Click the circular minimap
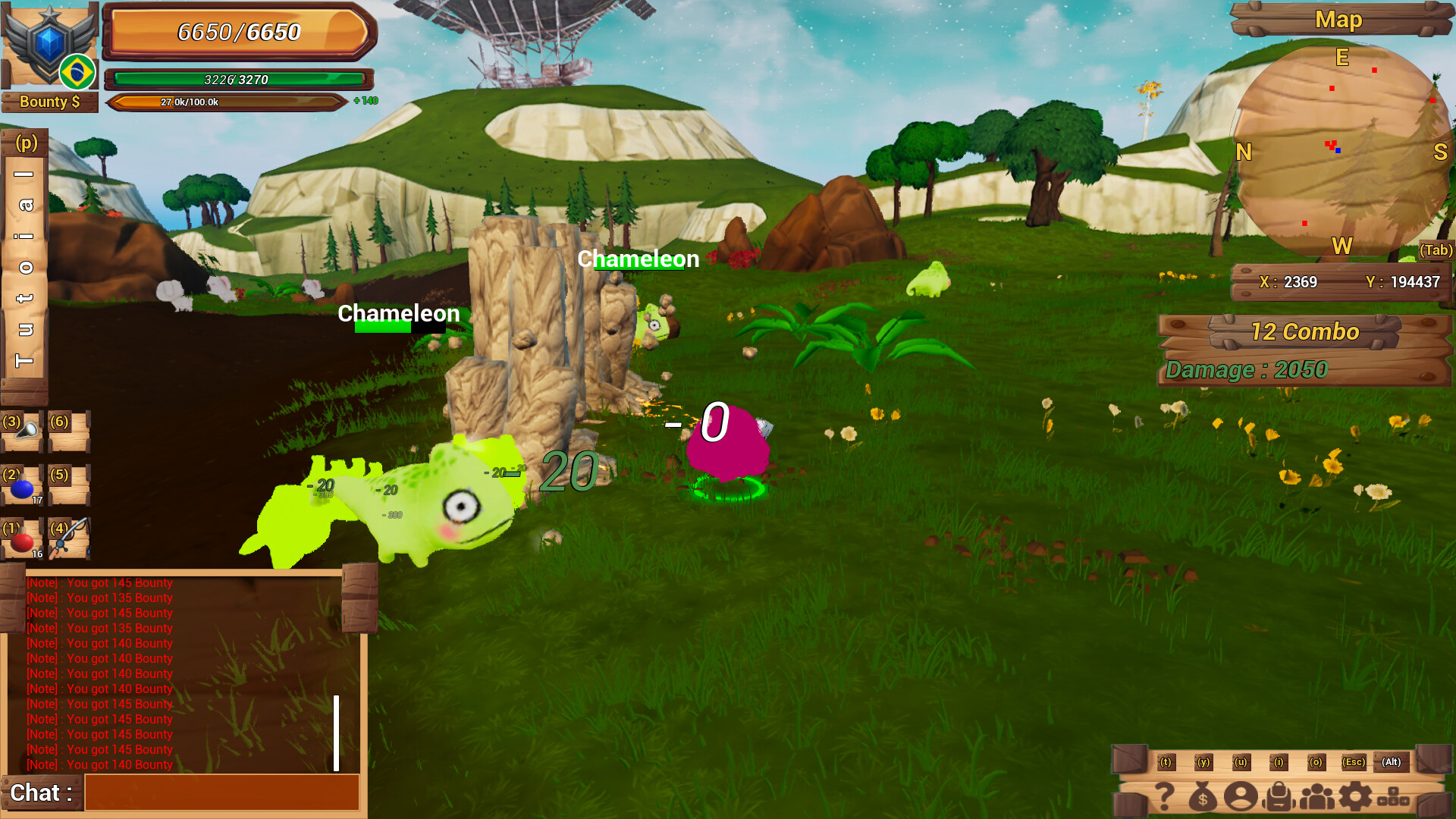 click(x=1342, y=150)
